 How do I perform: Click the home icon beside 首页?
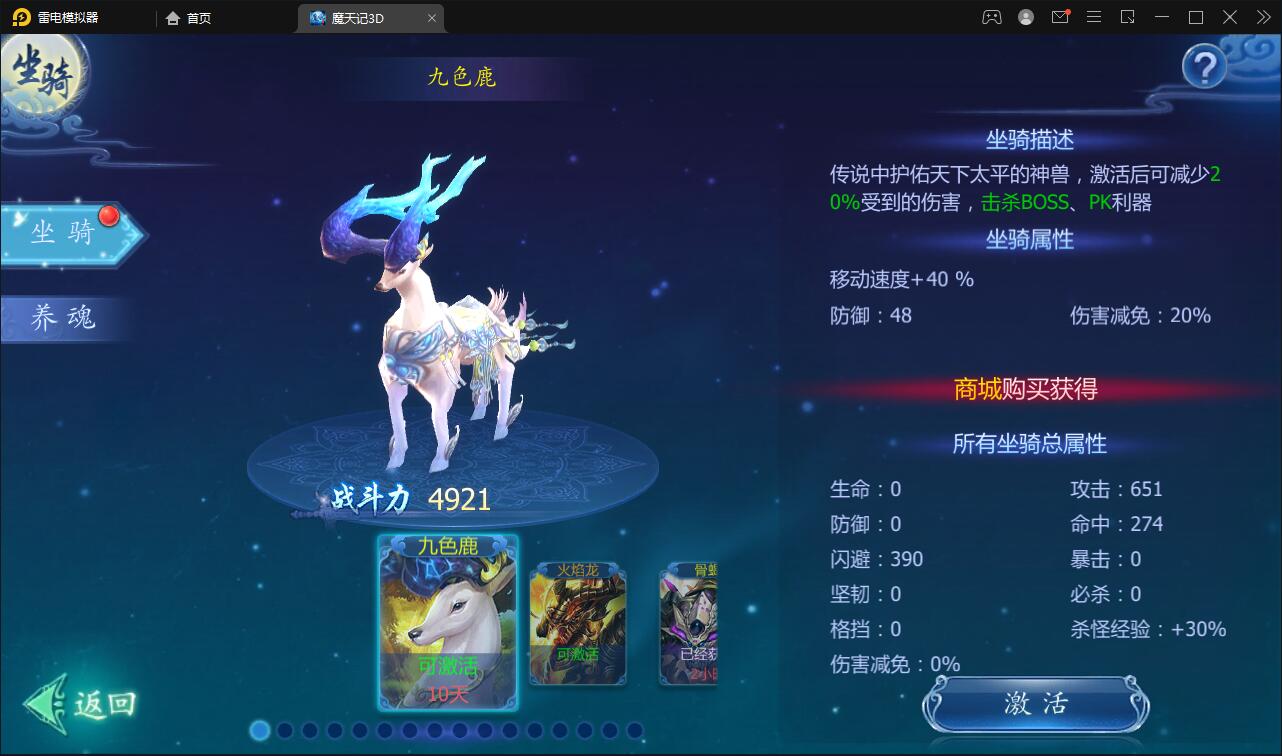tap(172, 18)
